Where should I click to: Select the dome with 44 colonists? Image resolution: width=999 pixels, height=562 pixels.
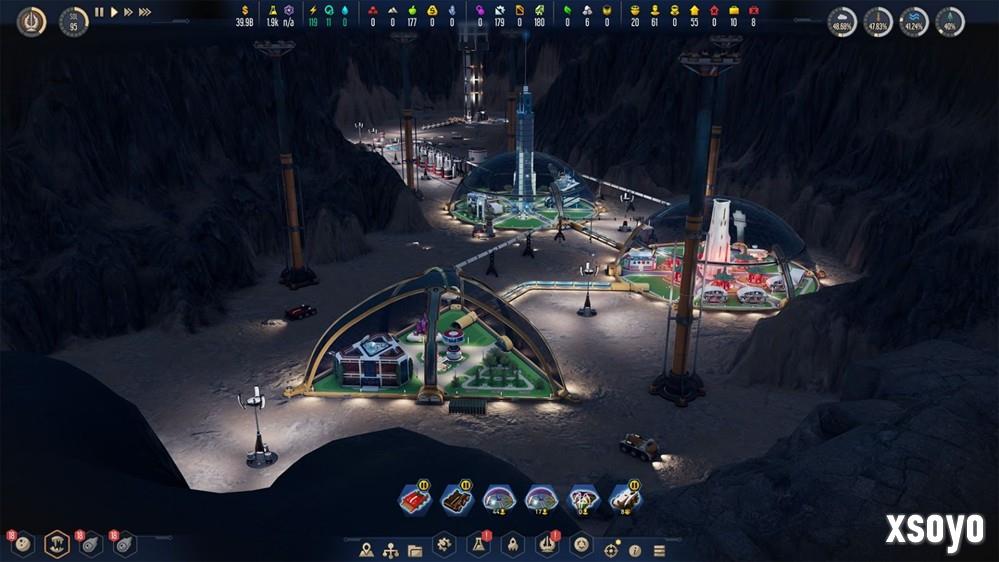pyautogui.click(x=498, y=499)
